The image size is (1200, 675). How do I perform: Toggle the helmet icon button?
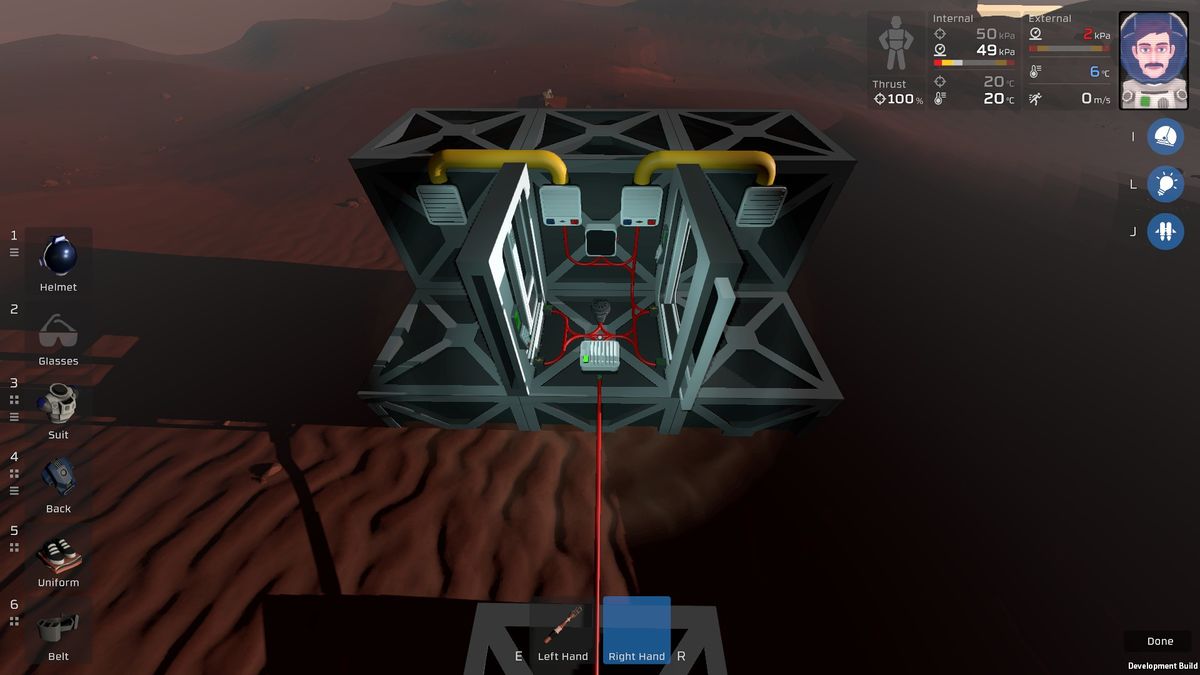pyautogui.click(x=1165, y=136)
